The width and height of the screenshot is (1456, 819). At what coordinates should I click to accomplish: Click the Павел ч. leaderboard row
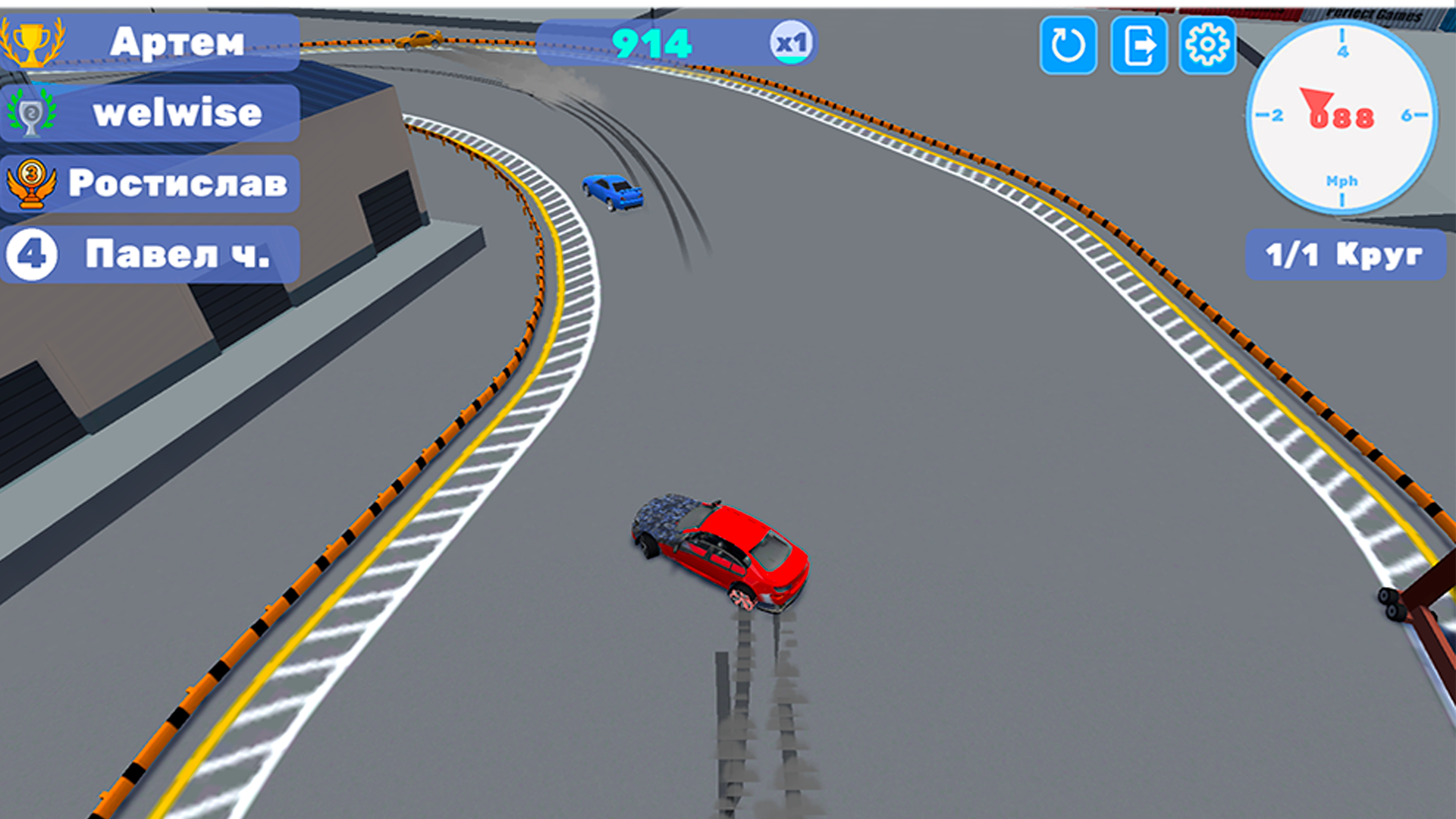click(178, 255)
